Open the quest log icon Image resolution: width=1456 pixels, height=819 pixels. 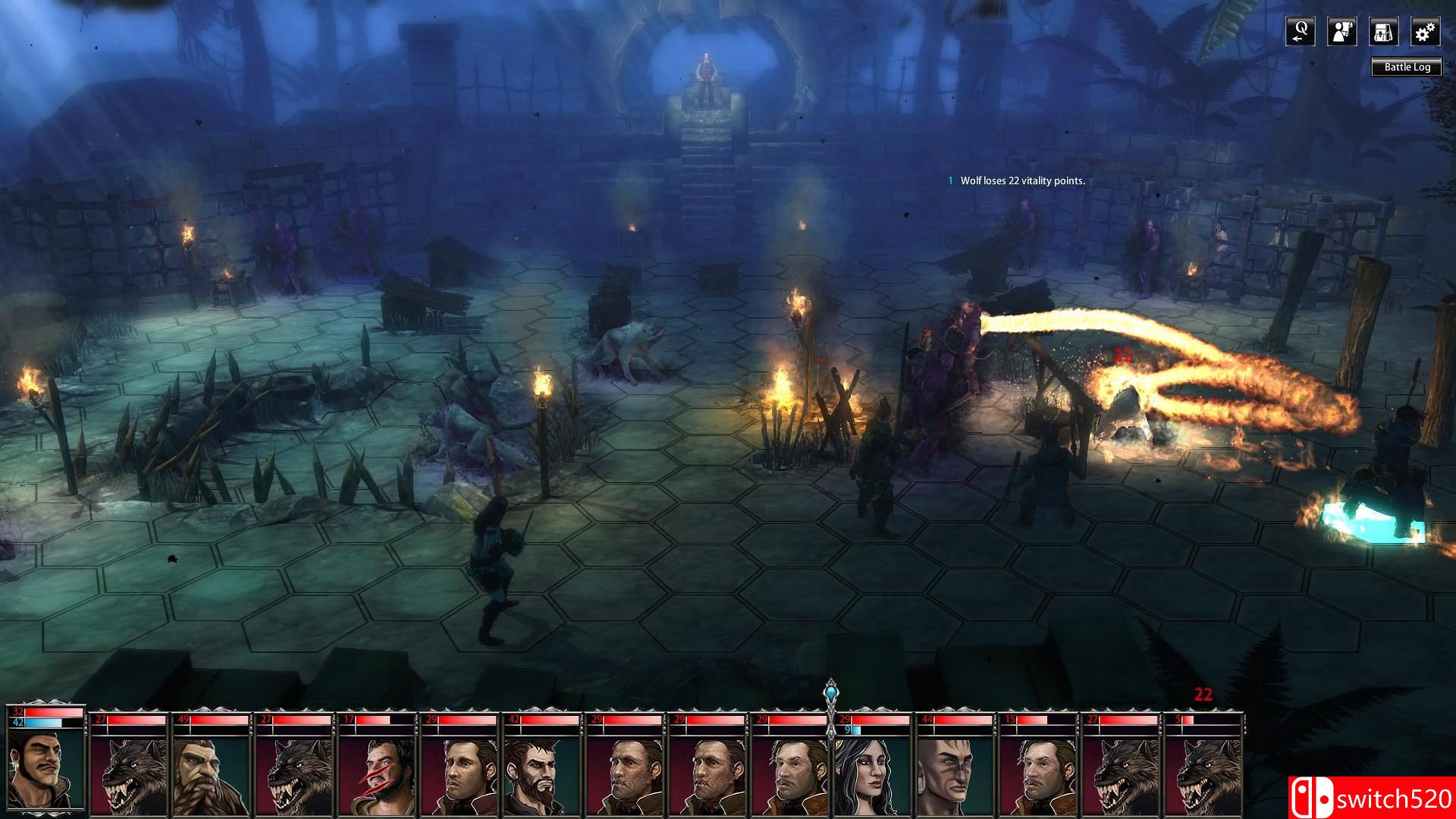(1300, 32)
